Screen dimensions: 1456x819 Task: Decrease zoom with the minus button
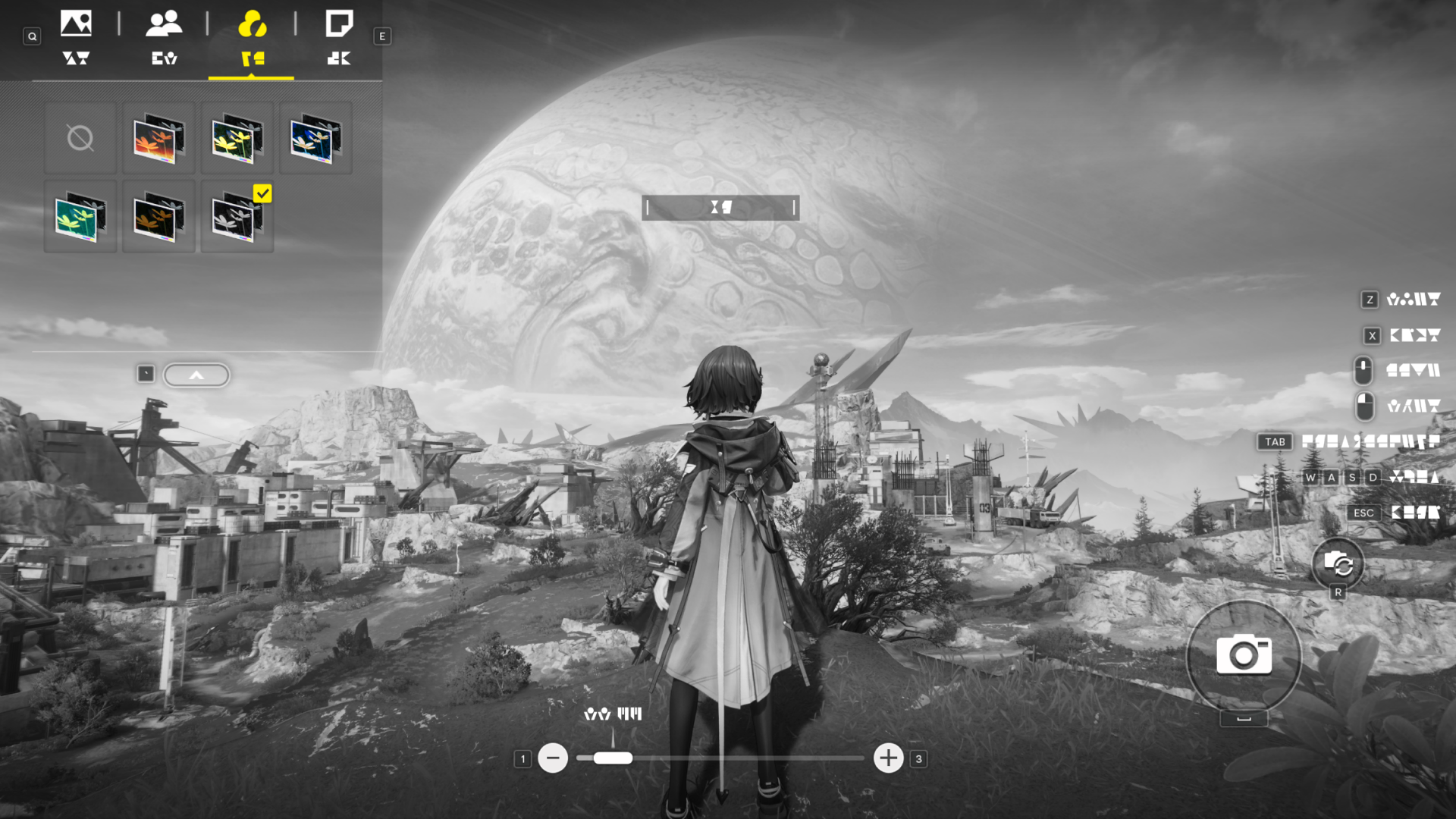[x=553, y=758]
